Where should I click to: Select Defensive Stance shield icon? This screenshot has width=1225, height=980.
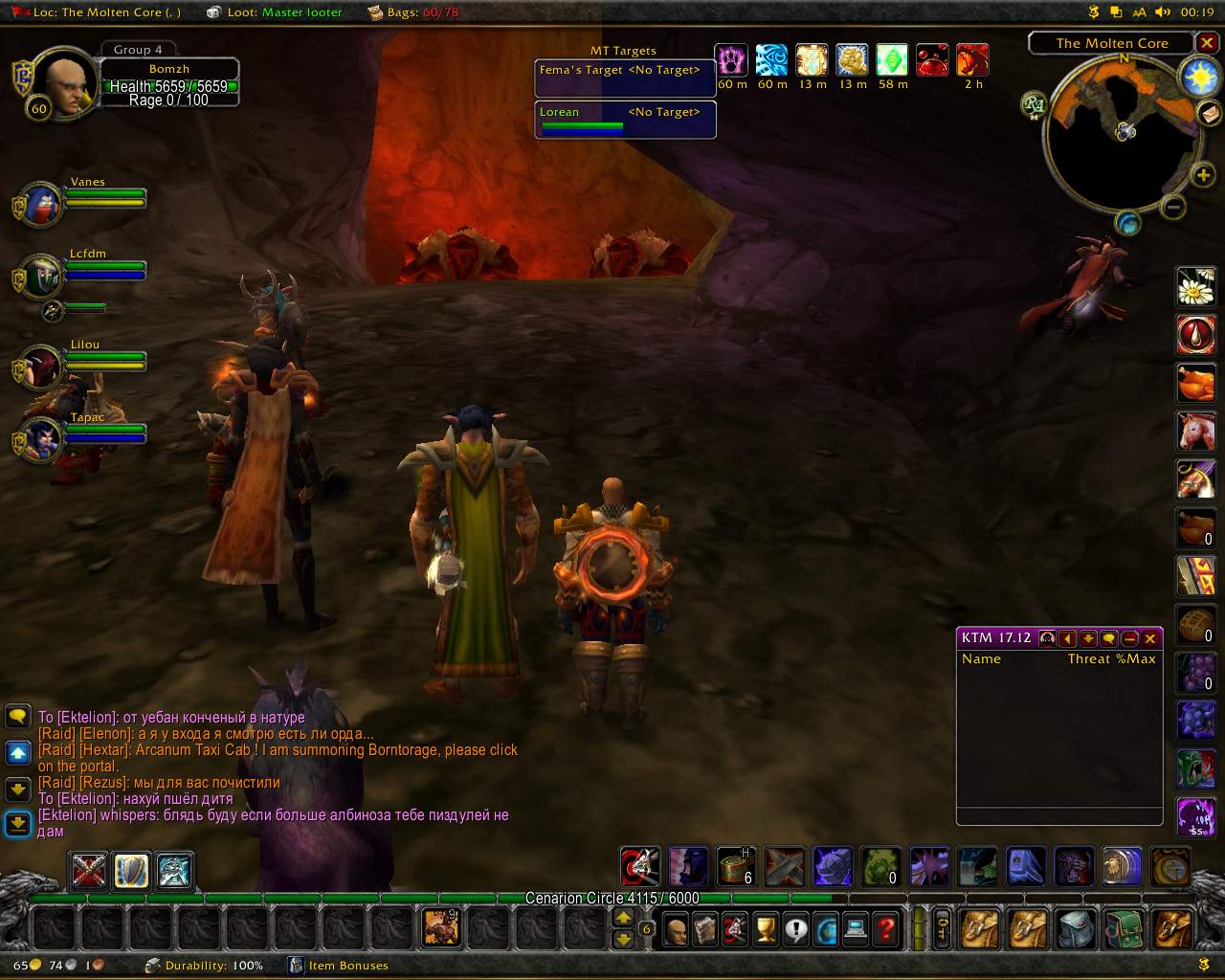[x=132, y=871]
